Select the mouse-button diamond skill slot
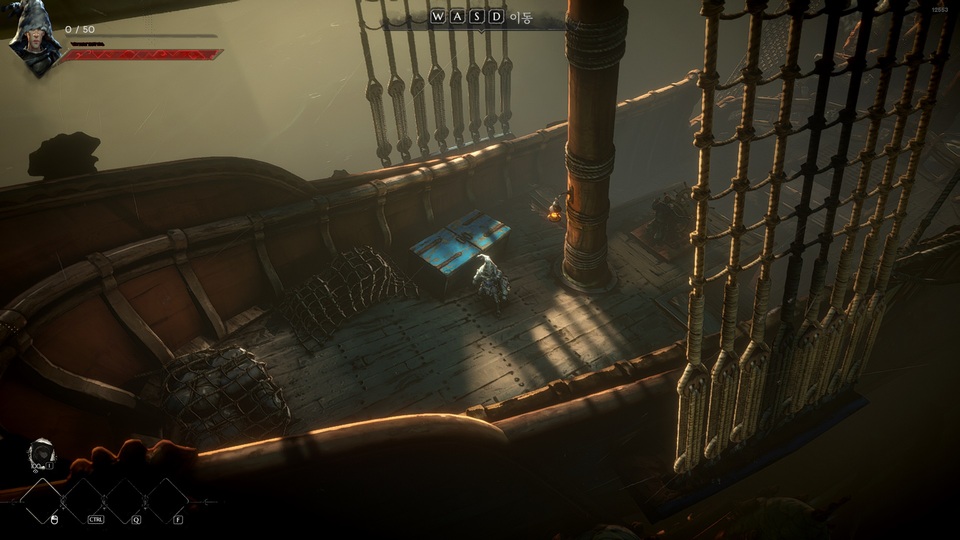This screenshot has width=960, height=540. (x=43, y=500)
